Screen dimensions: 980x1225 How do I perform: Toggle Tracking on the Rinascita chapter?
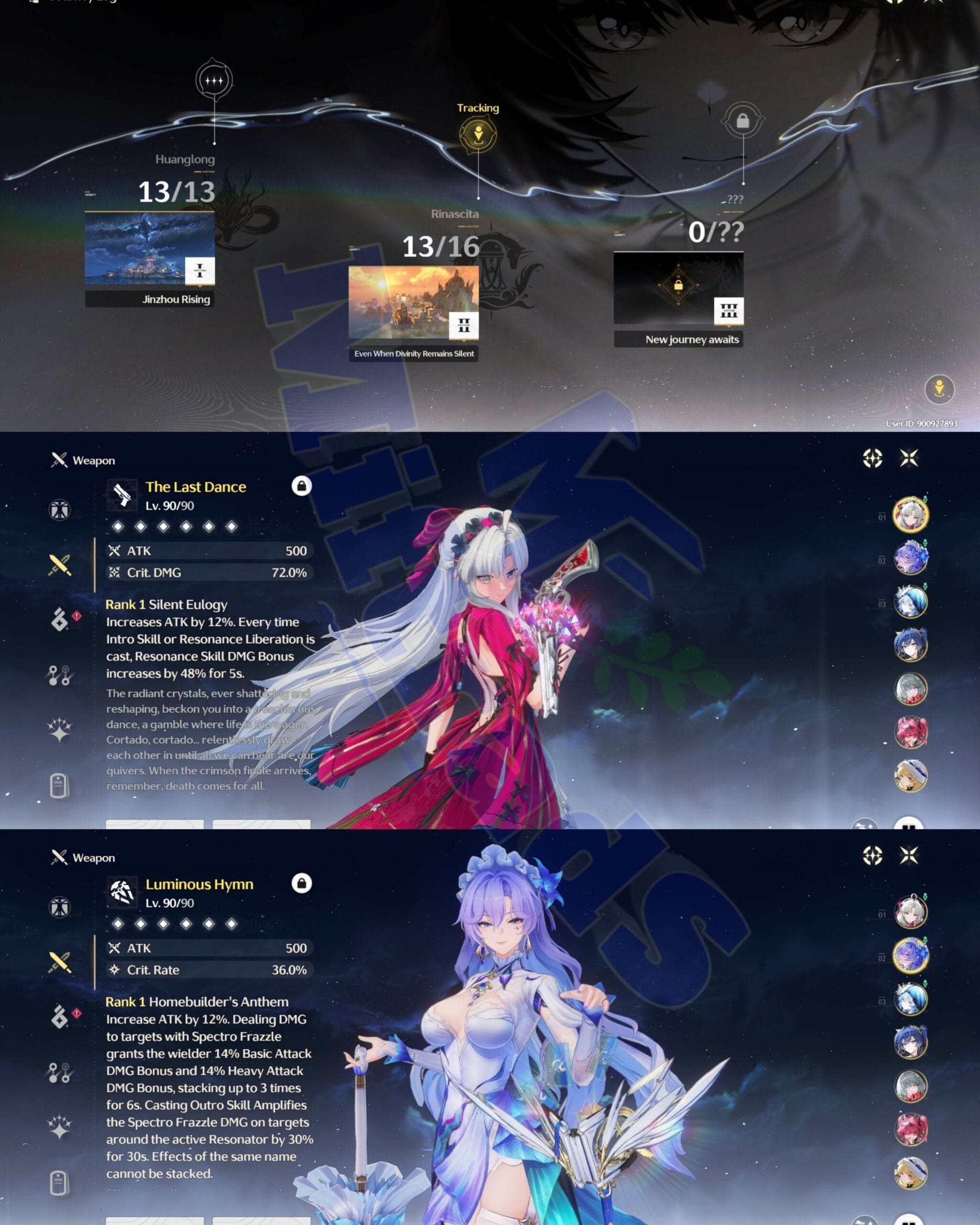[x=478, y=134]
